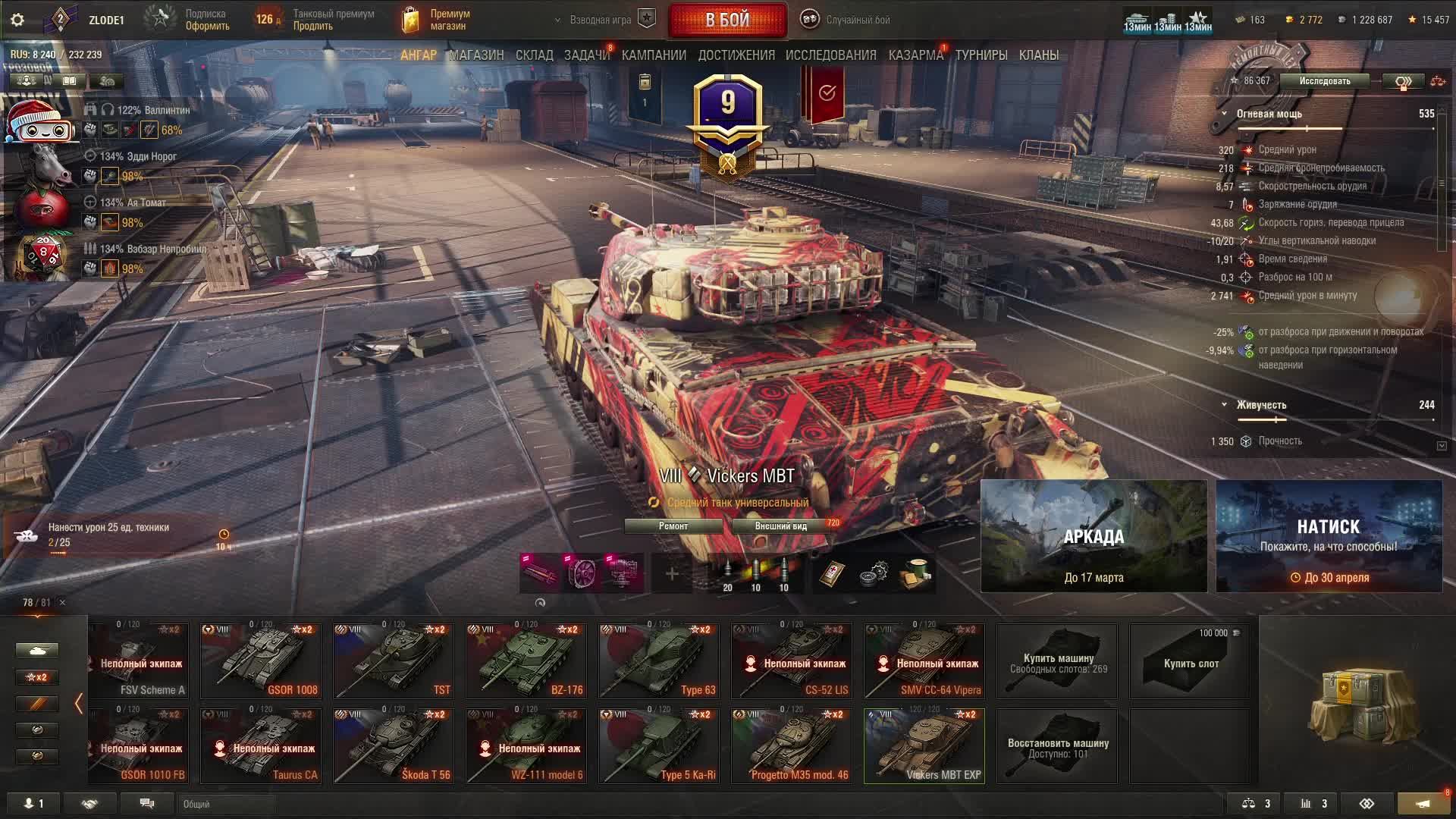Open the КЛАНЫ tab
Viewport: 1456px width, 819px height.
[1038, 55]
